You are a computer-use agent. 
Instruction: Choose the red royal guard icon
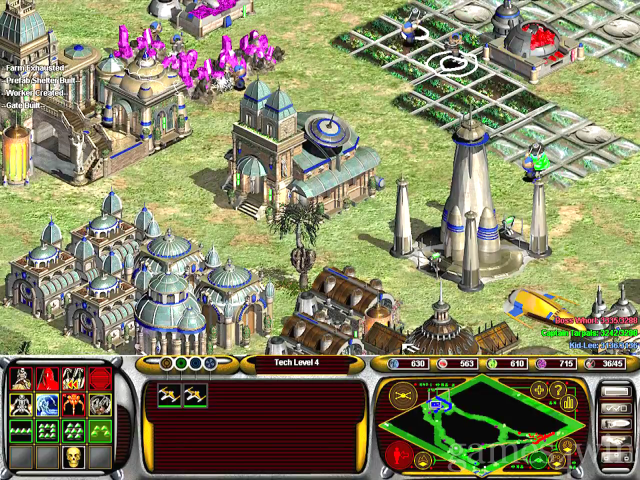(47, 378)
